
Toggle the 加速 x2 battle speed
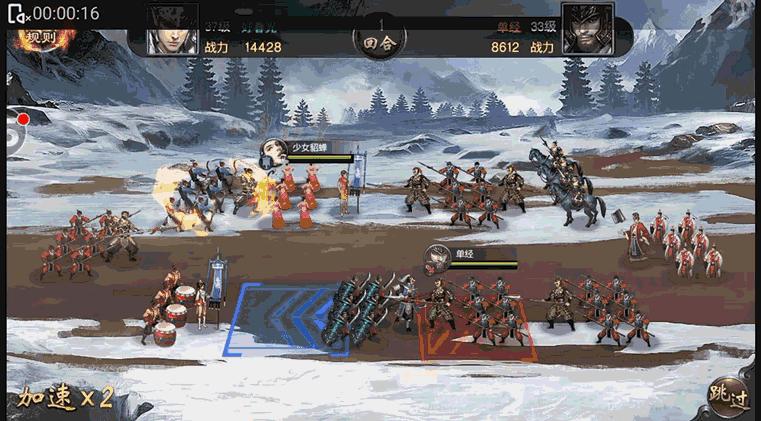click(64, 398)
